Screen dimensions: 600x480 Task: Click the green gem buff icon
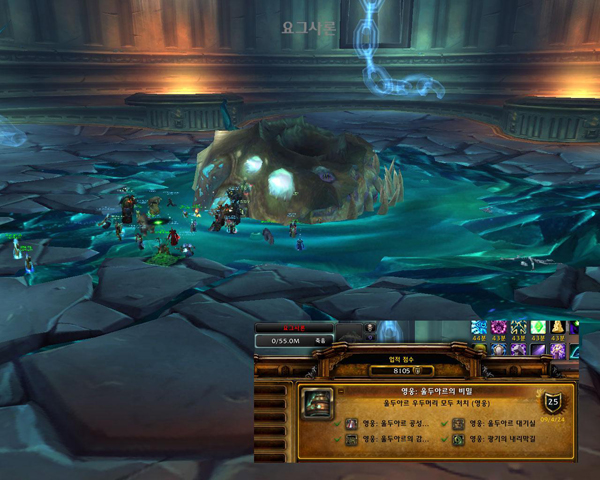point(538,328)
